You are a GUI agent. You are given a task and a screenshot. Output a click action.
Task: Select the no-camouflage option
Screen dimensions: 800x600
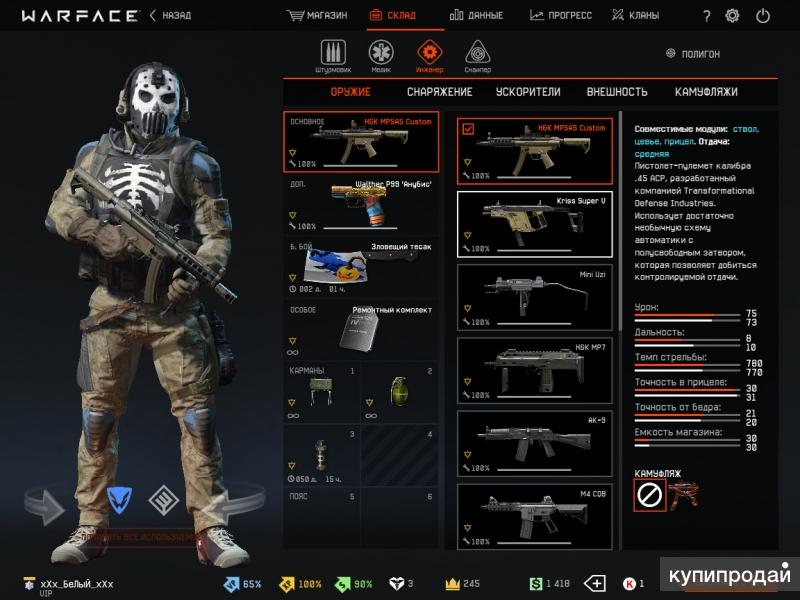650,493
